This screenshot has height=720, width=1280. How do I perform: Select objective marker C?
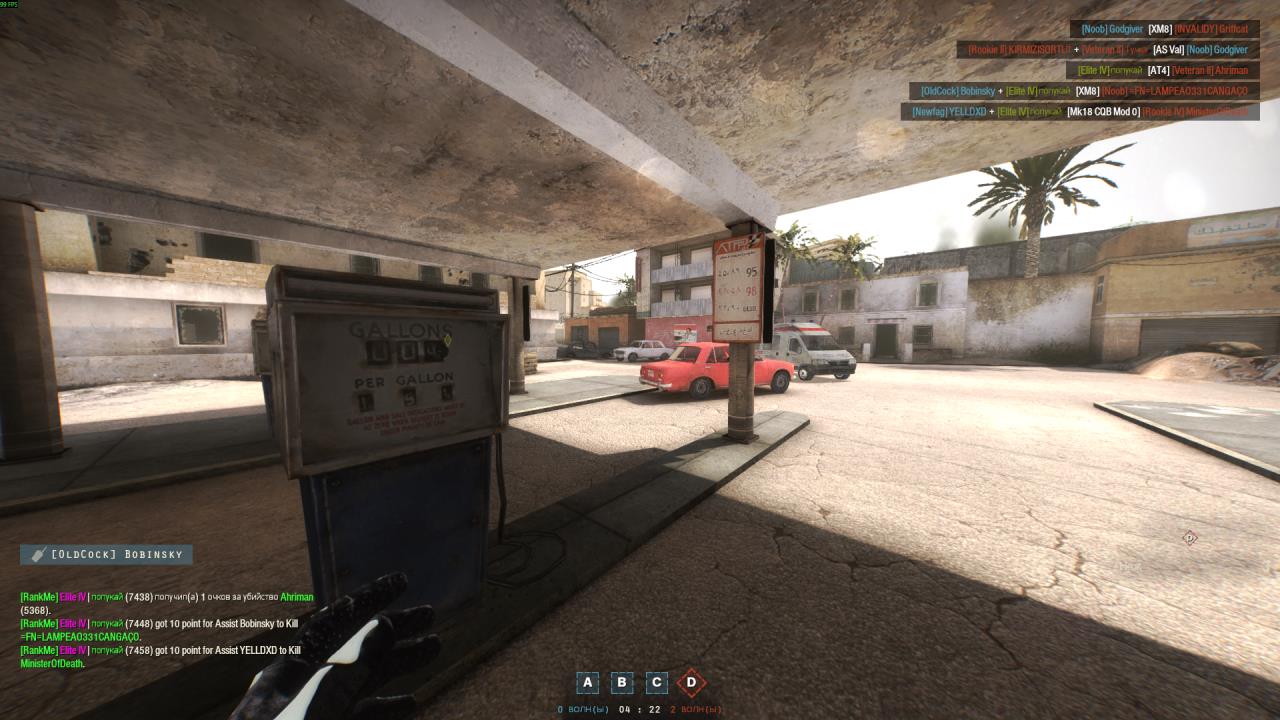coord(655,683)
